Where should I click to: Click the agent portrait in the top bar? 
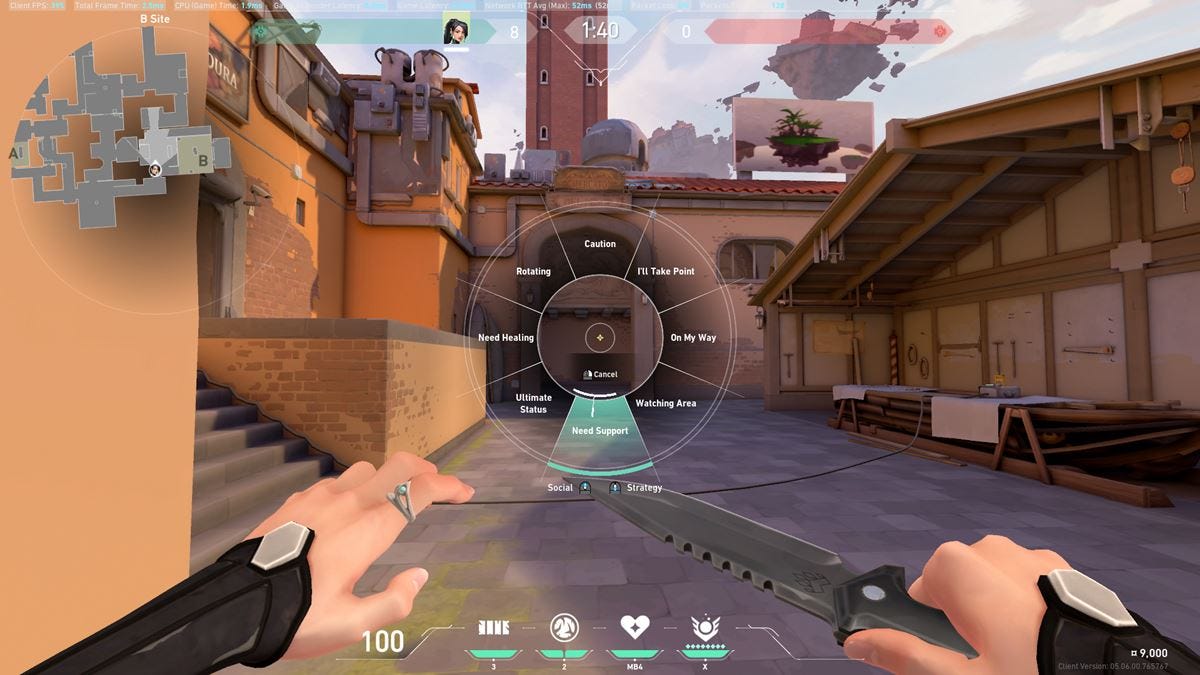(456, 32)
